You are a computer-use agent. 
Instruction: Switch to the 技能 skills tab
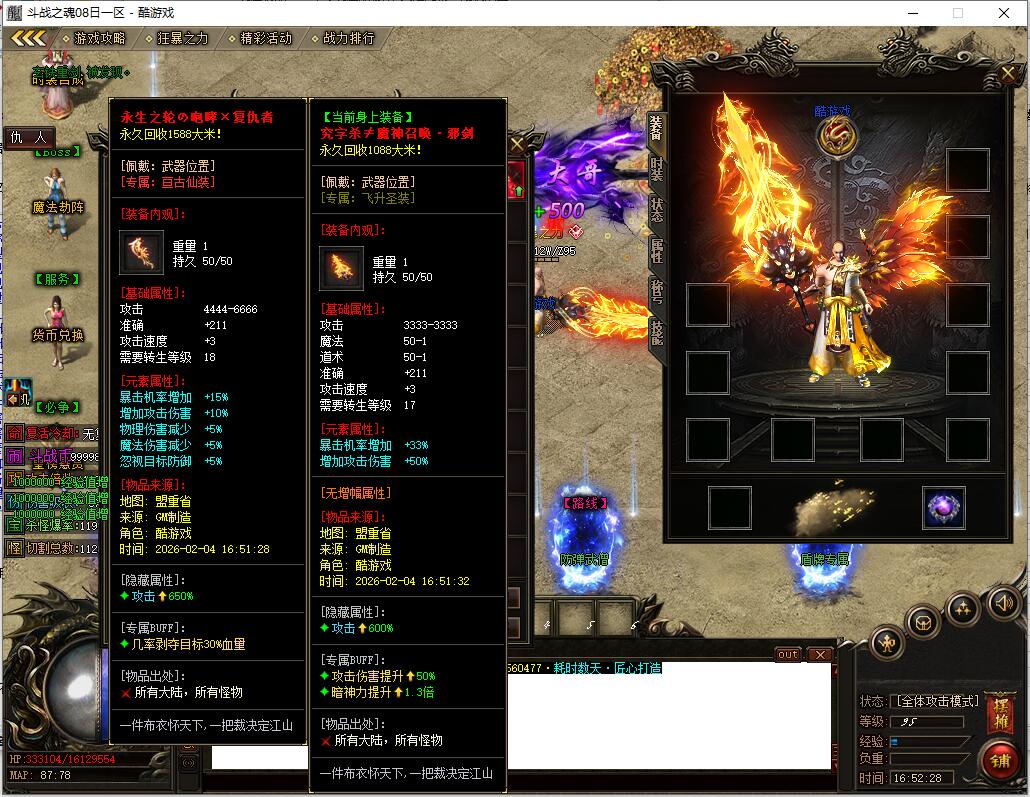(x=657, y=331)
